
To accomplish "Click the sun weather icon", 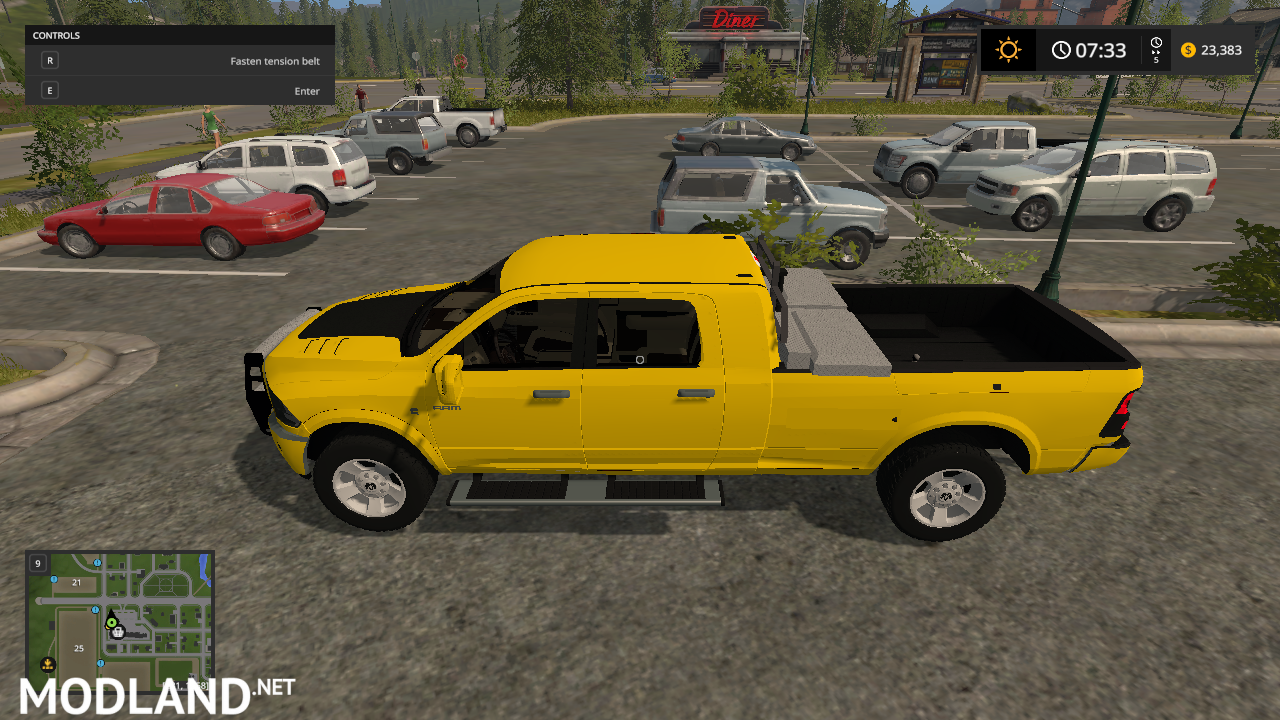I will (1008, 49).
